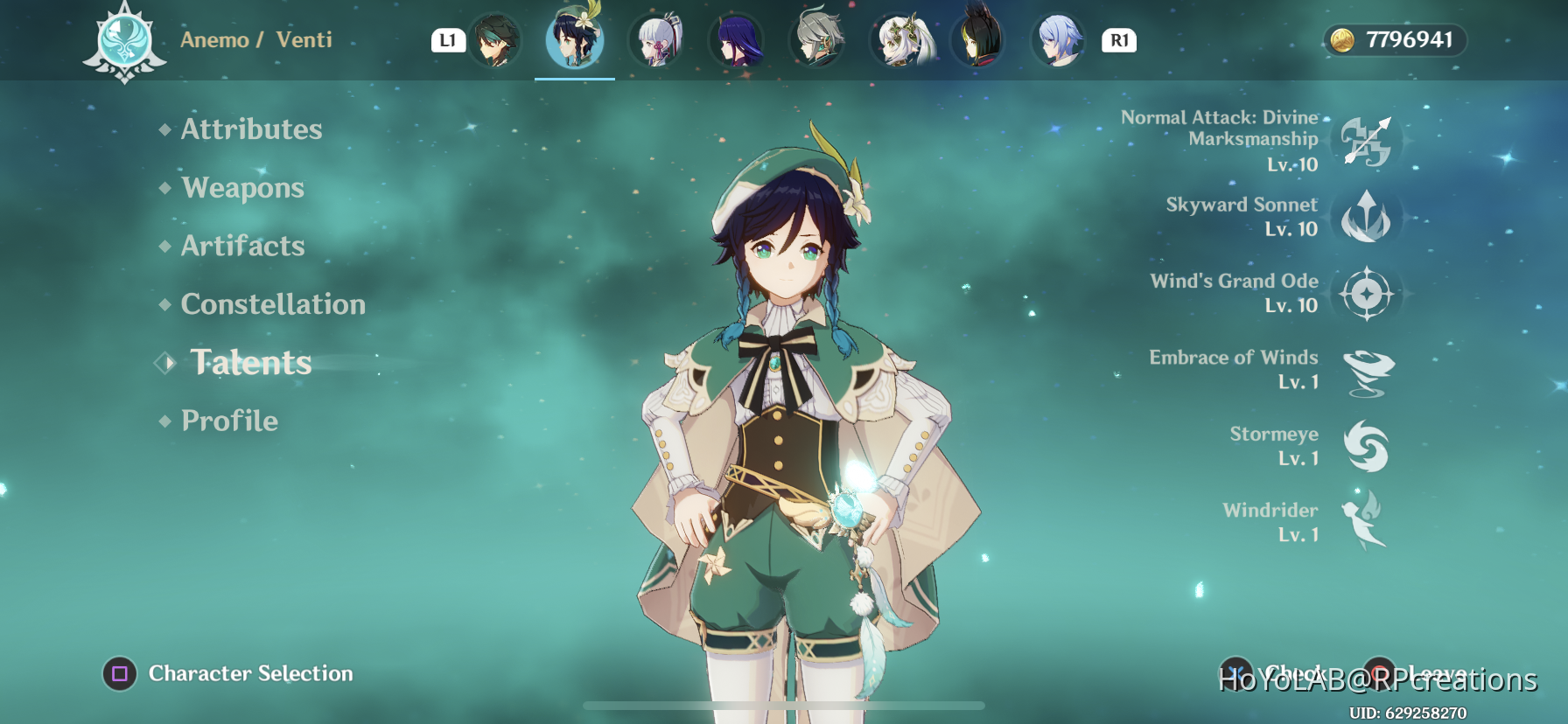The image size is (1568, 724).
Task: Choose Kamisato Ayaka's portrait
Action: coord(656,40)
